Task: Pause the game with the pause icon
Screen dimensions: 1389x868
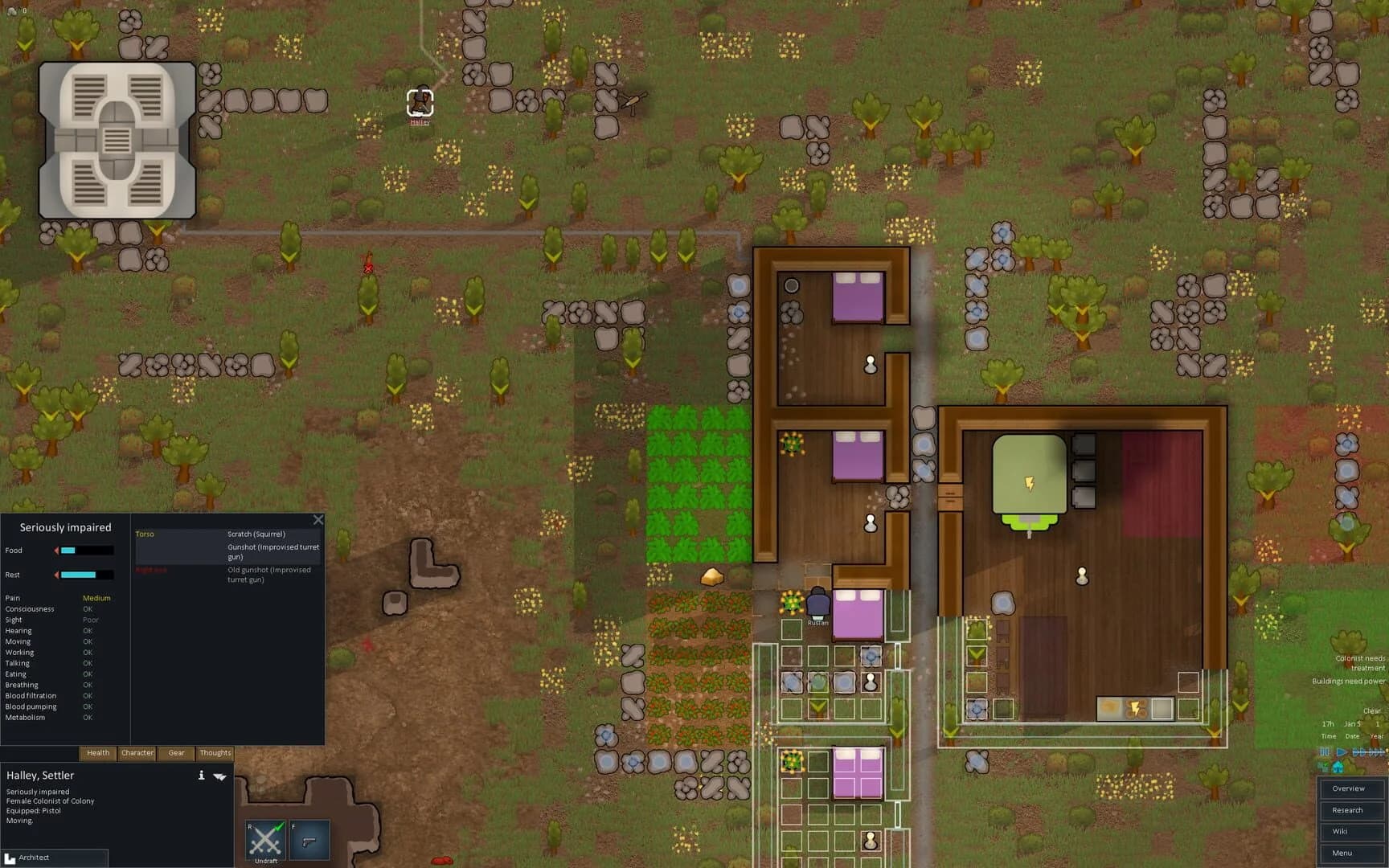Action: tap(1323, 751)
